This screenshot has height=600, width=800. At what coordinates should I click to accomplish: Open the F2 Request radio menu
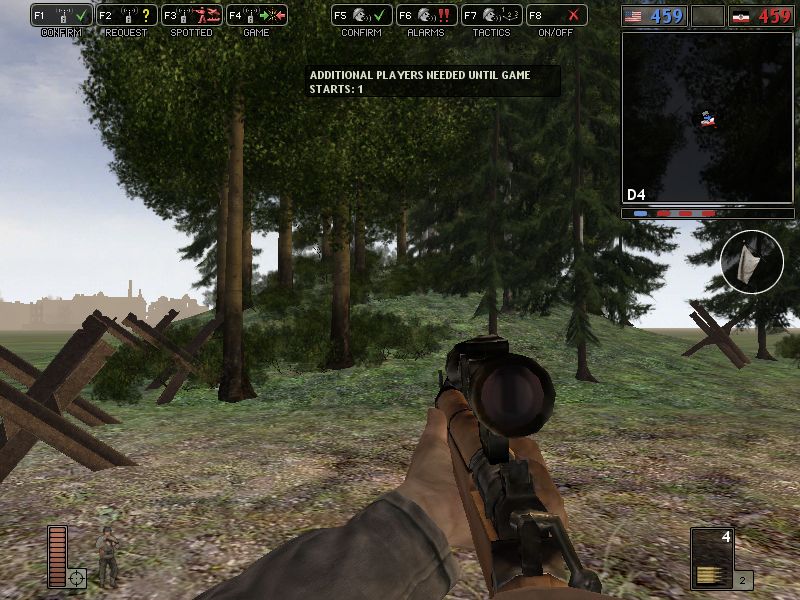click(x=127, y=16)
